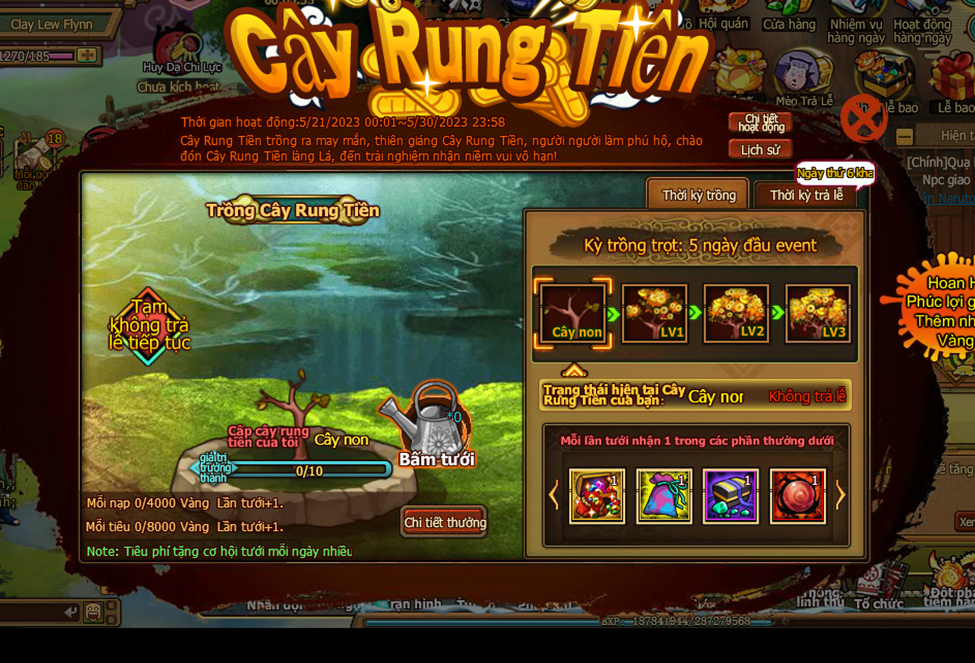Screen dimensions: 975x663
Task: Show previous rewards with left arrow
Action: [553, 495]
